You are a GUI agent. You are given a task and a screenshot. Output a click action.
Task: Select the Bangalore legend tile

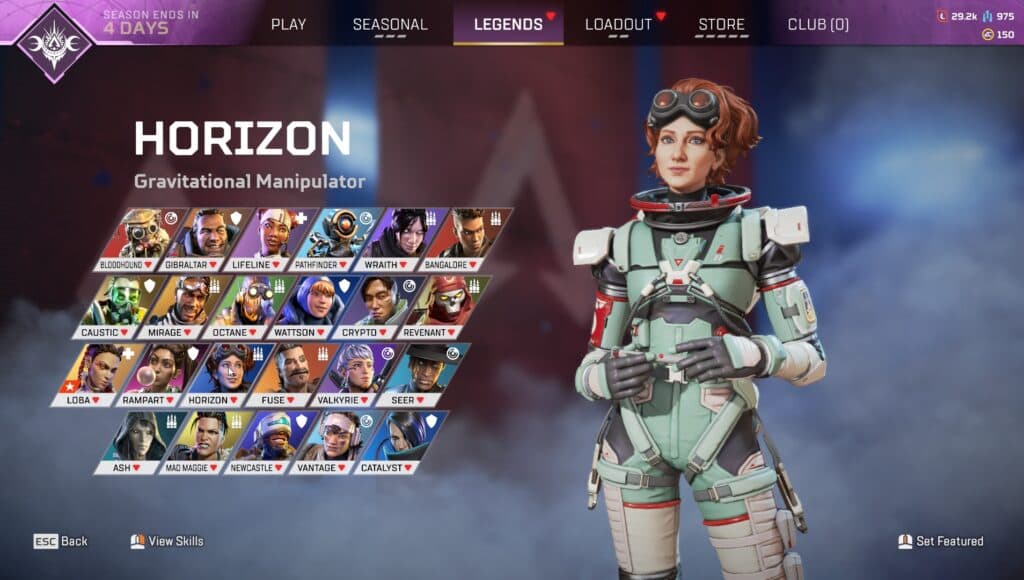click(468, 240)
